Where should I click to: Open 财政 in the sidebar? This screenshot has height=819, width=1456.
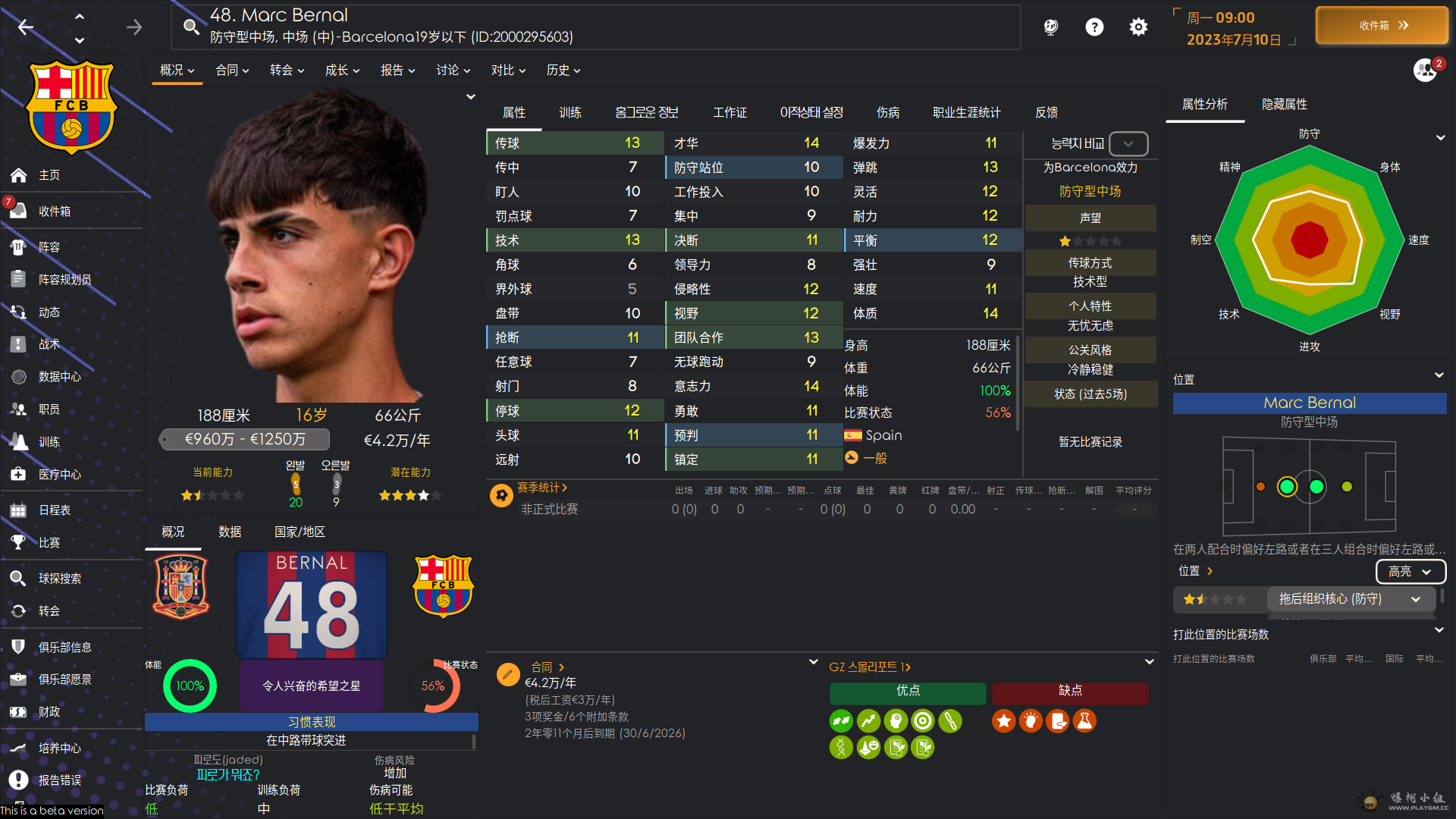pyautogui.click(x=49, y=712)
